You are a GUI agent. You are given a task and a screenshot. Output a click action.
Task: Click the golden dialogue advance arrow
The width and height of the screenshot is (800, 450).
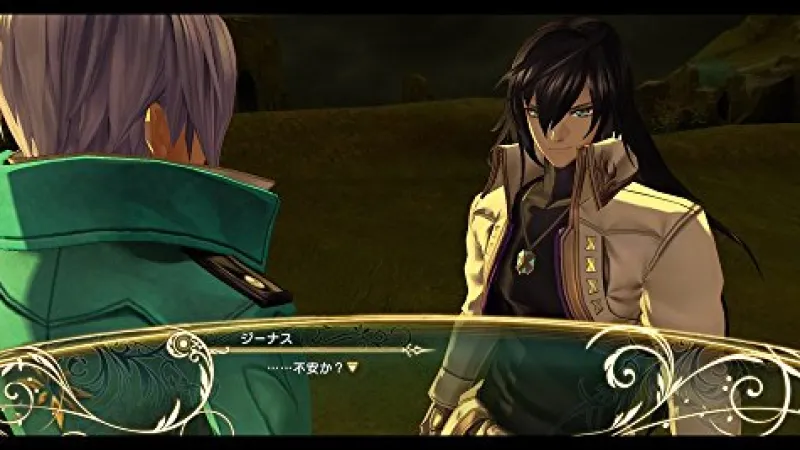click(352, 368)
